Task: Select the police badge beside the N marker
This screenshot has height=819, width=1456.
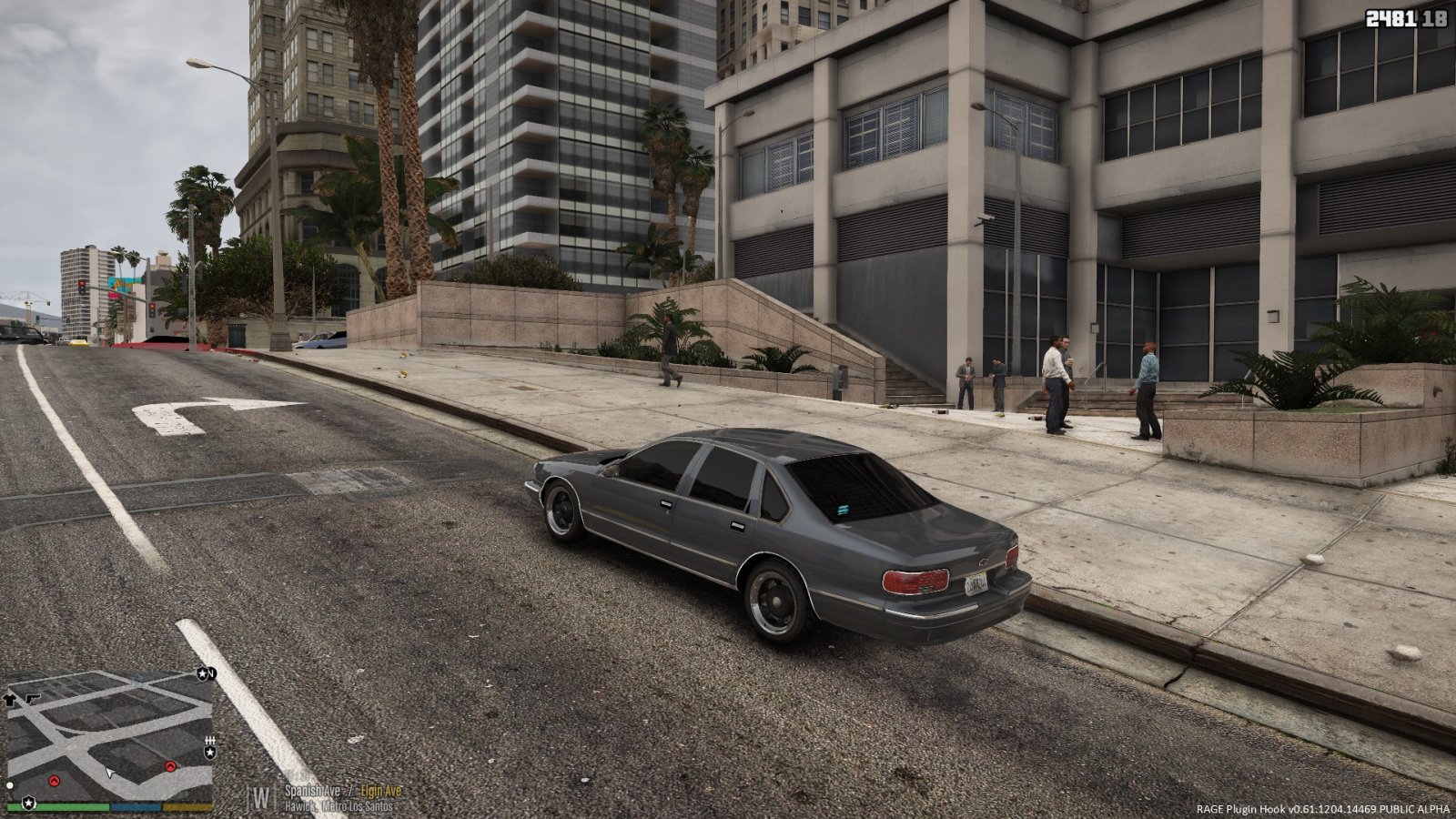Action: click(200, 674)
